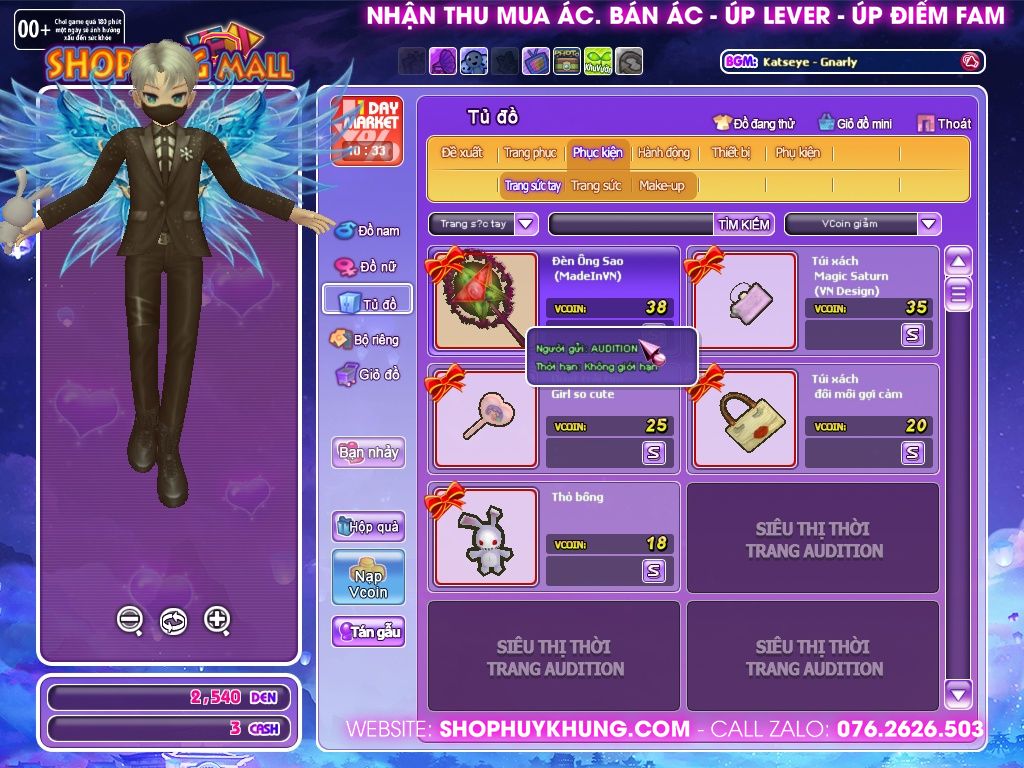The width and height of the screenshot is (1024, 768).
Task: Click the Bạn nhảy button
Action: point(368,452)
